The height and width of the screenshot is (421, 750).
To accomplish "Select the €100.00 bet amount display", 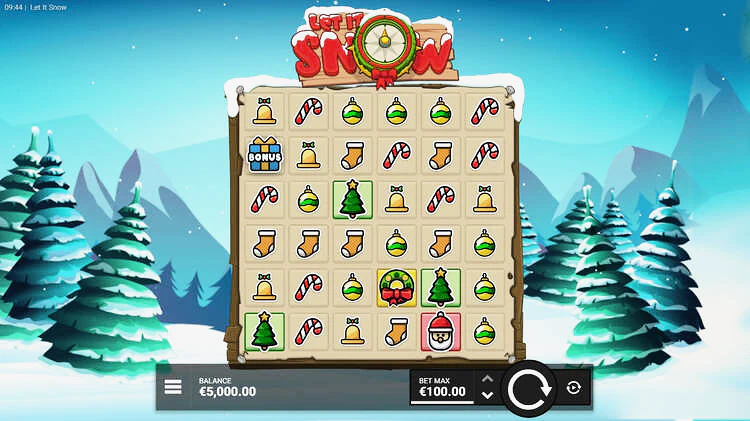I will coord(443,391).
